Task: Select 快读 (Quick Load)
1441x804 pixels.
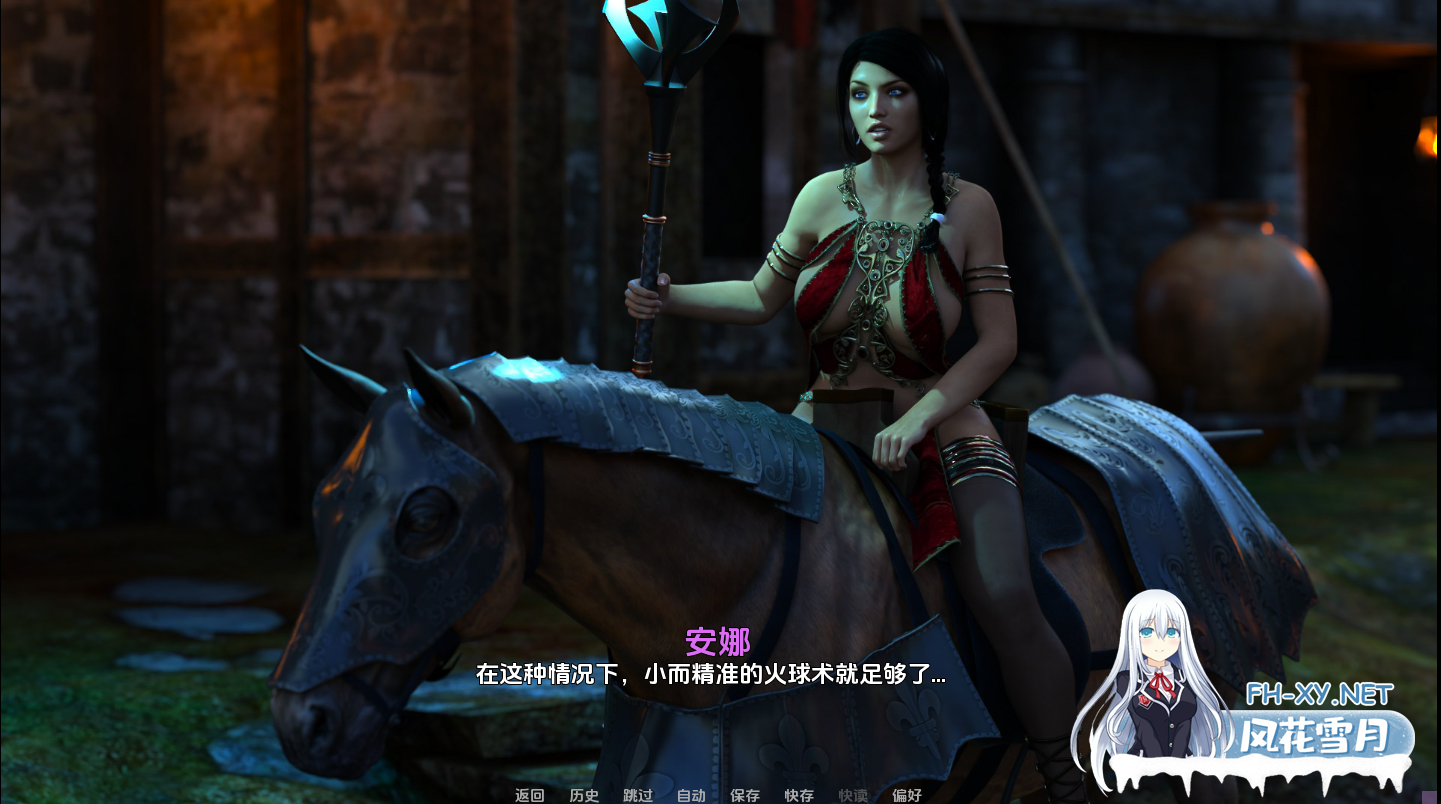Action: (853, 795)
